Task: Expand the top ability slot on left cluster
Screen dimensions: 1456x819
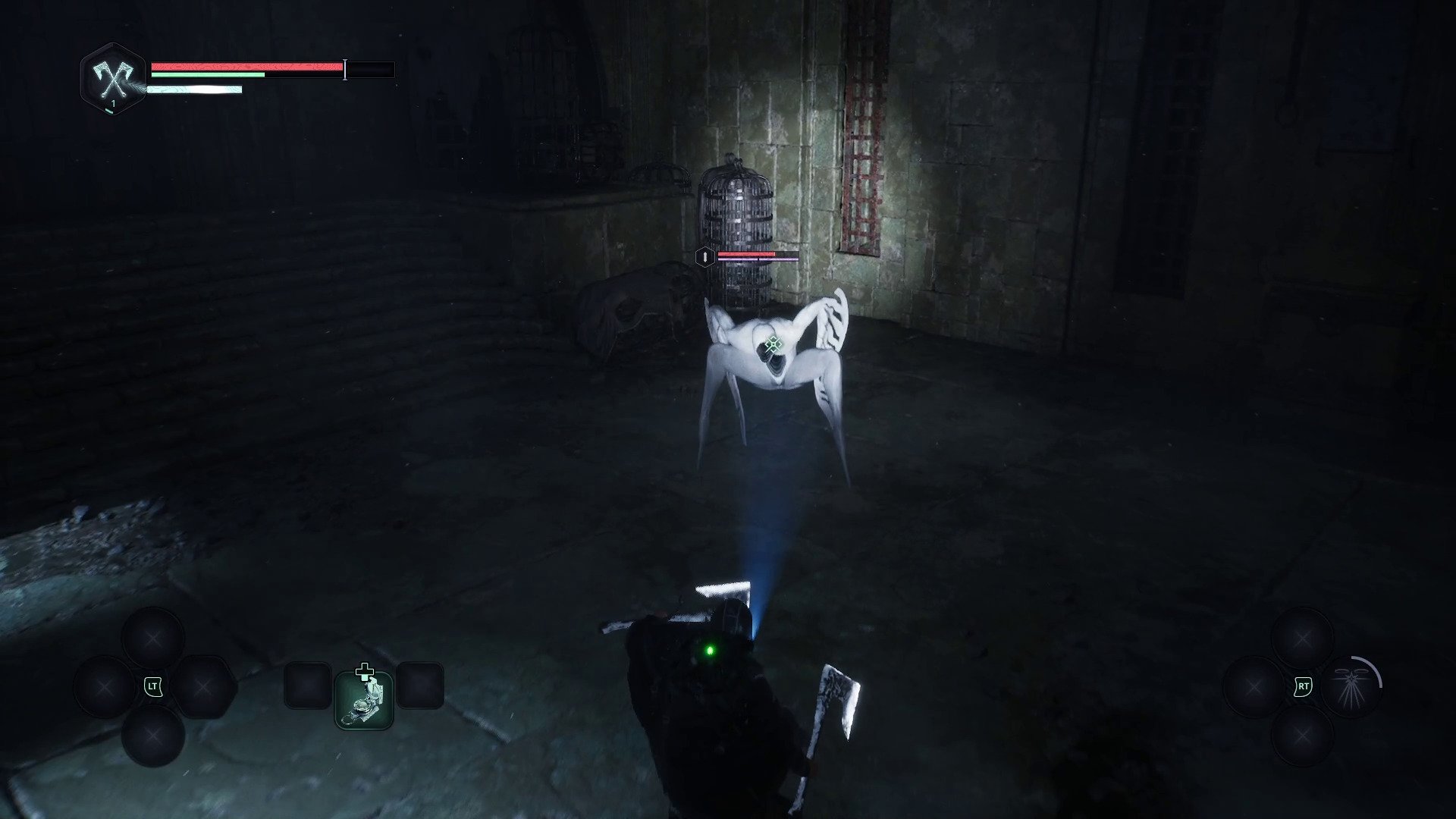Action: [x=153, y=637]
